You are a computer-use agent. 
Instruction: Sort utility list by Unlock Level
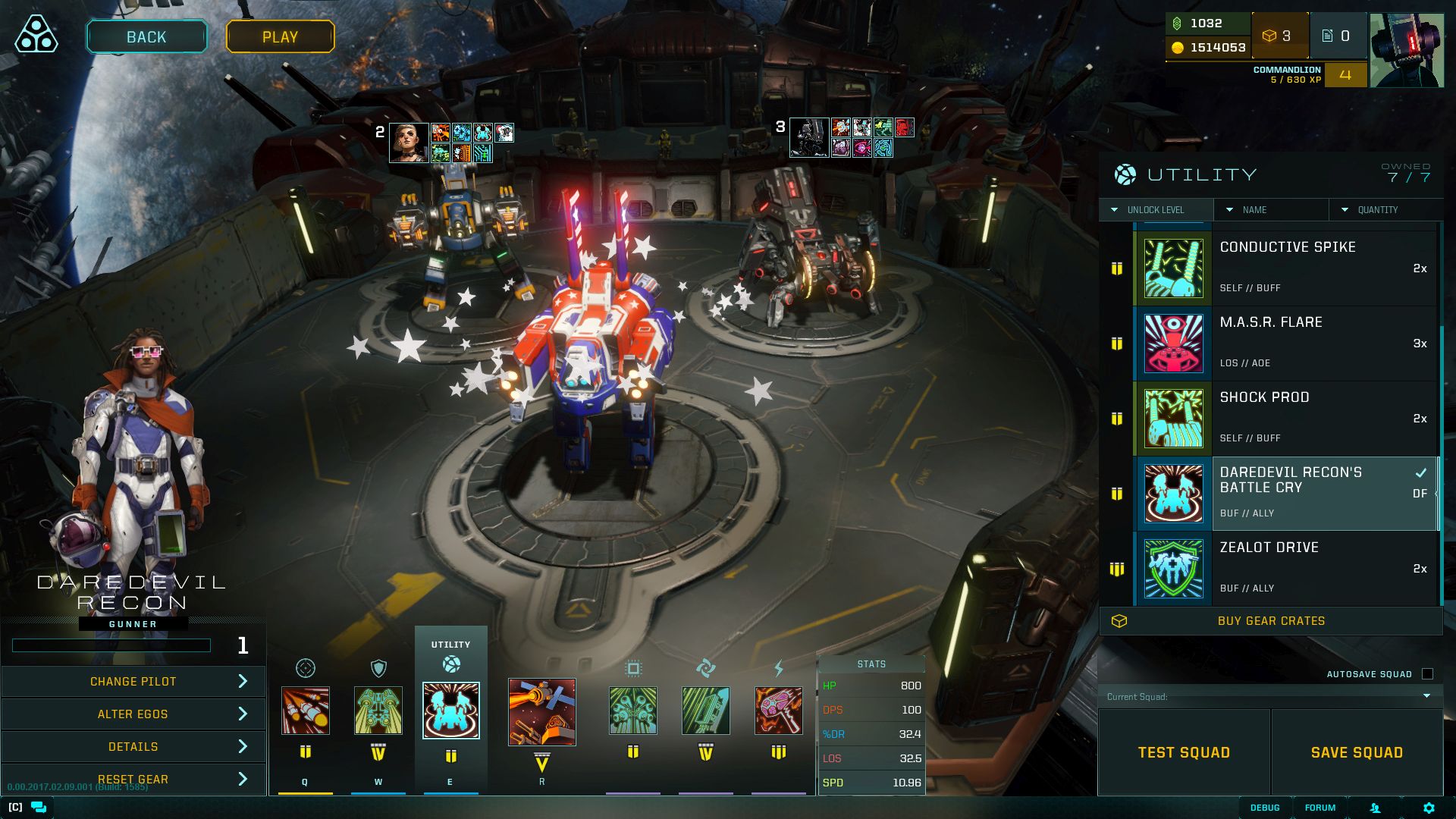tap(1155, 210)
